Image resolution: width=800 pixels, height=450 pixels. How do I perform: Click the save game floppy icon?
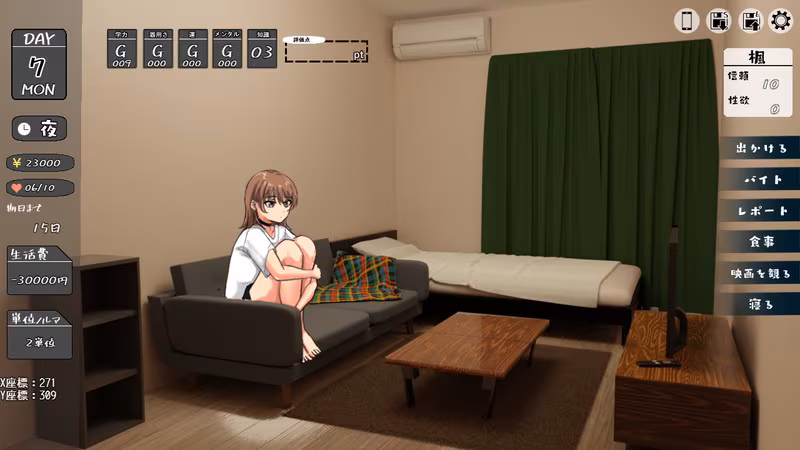718,20
